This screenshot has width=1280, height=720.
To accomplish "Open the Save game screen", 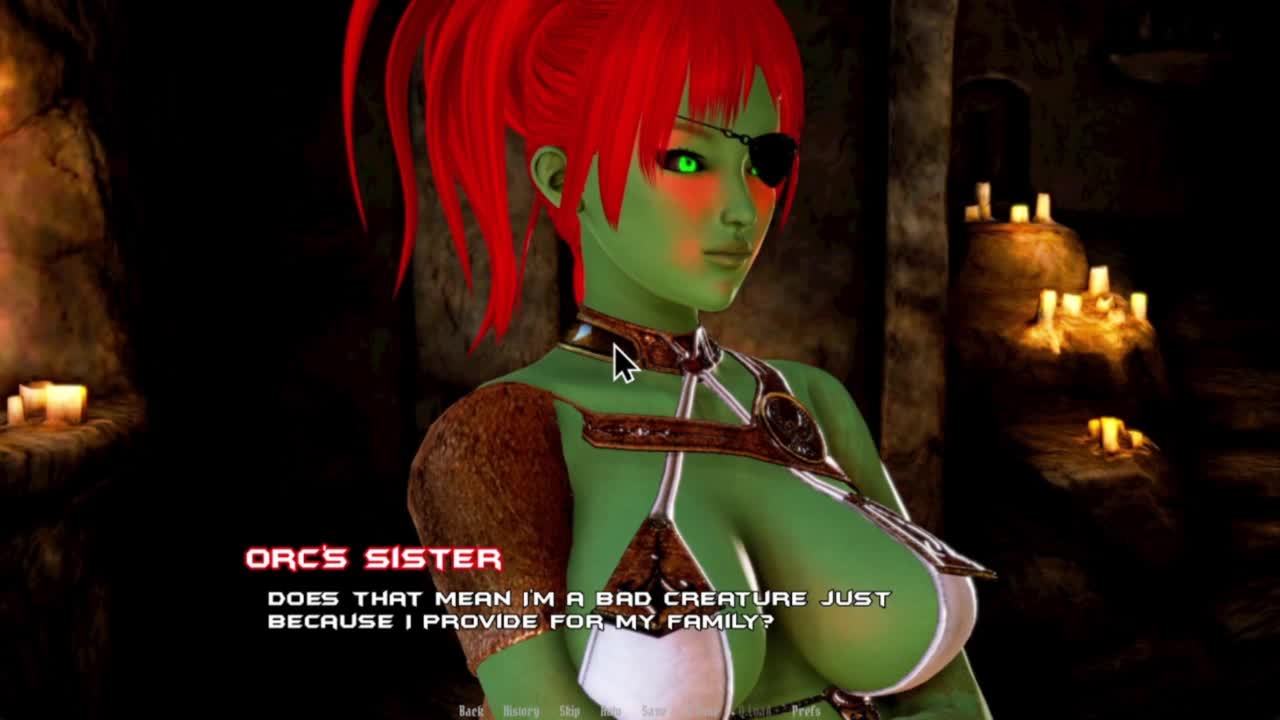I will pos(653,711).
